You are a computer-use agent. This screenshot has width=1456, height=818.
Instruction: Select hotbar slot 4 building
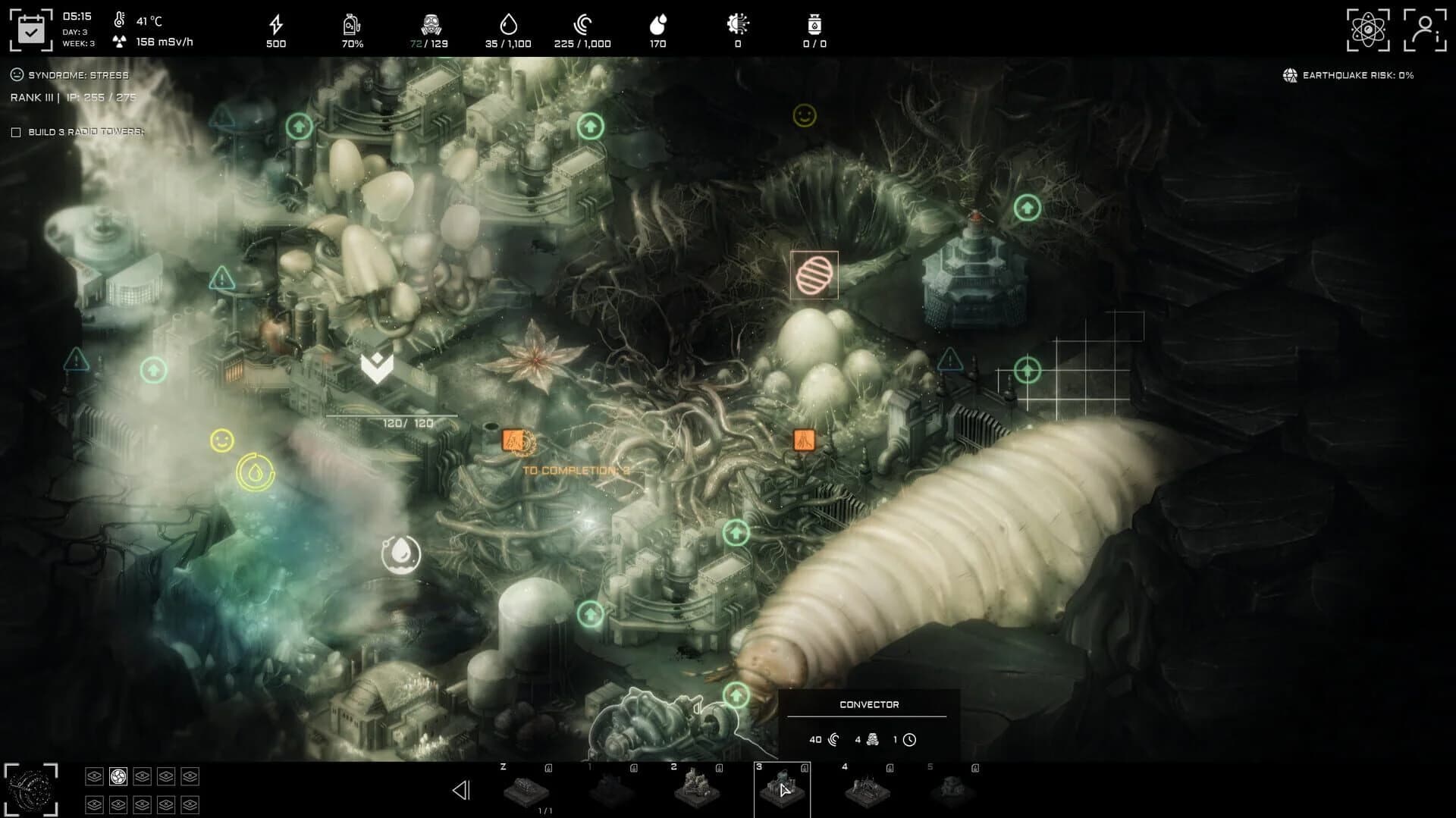tap(867, 792)
